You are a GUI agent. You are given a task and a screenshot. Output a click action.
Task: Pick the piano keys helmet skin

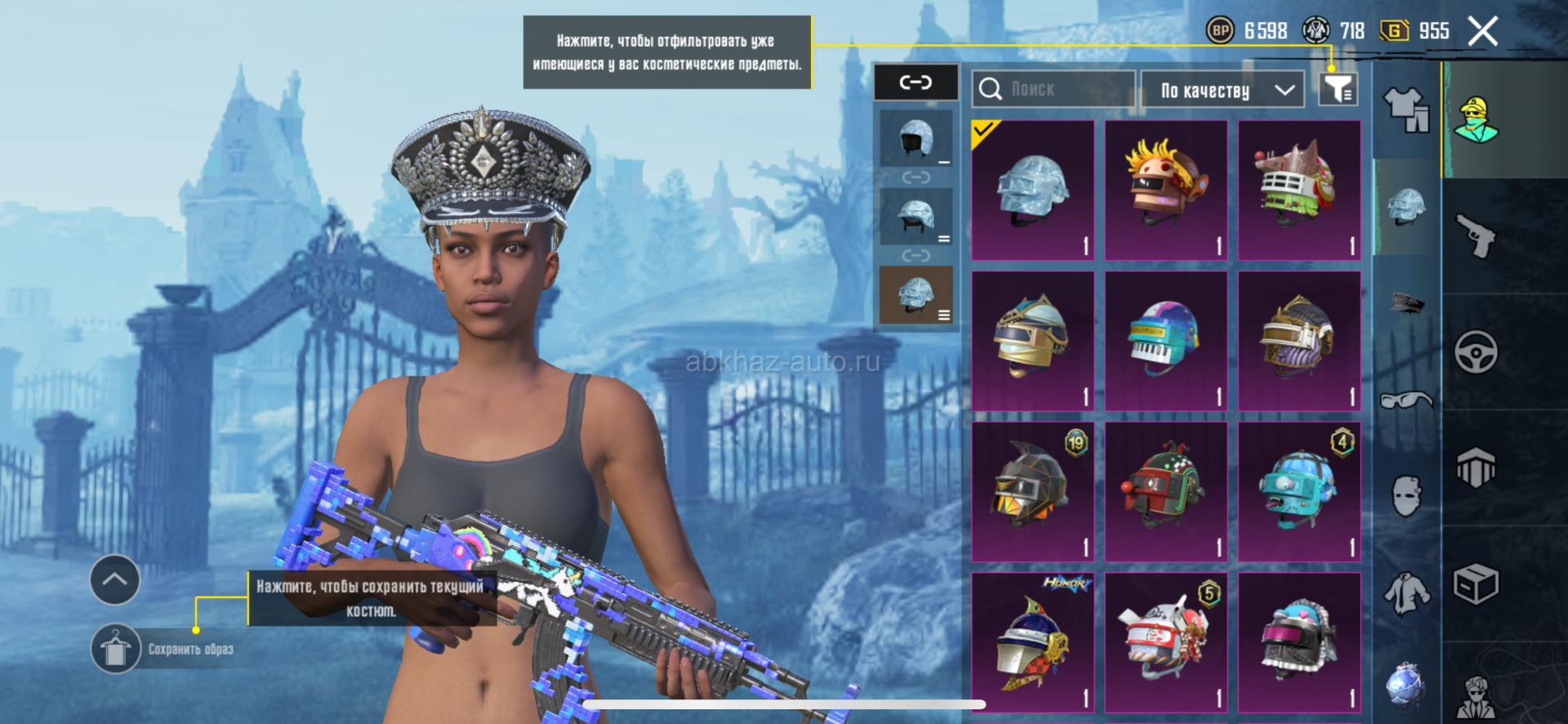pyautogui.click(x=1166, y=341)
